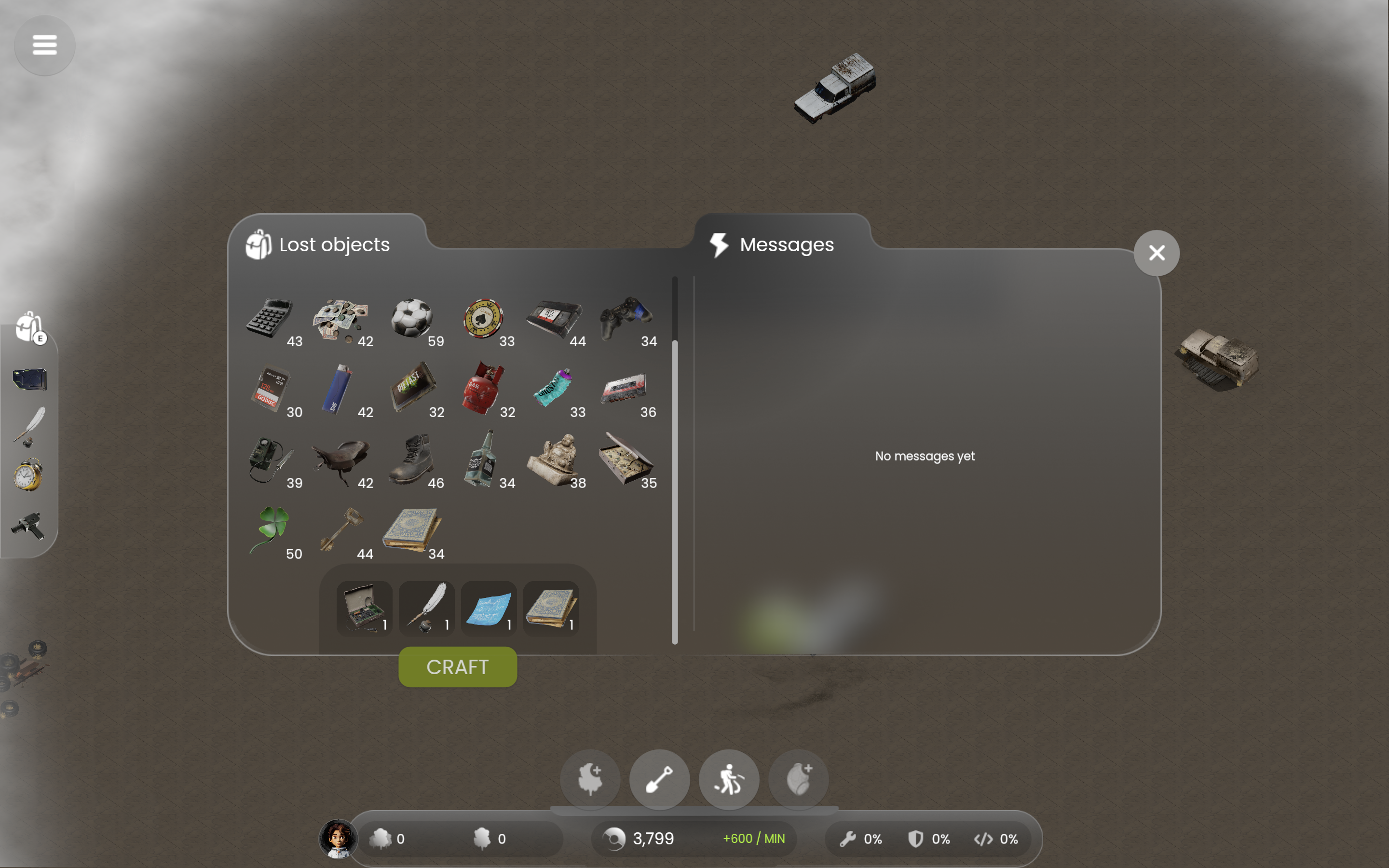
Task: Click the green CRAFT button
Action: point(457,667)
